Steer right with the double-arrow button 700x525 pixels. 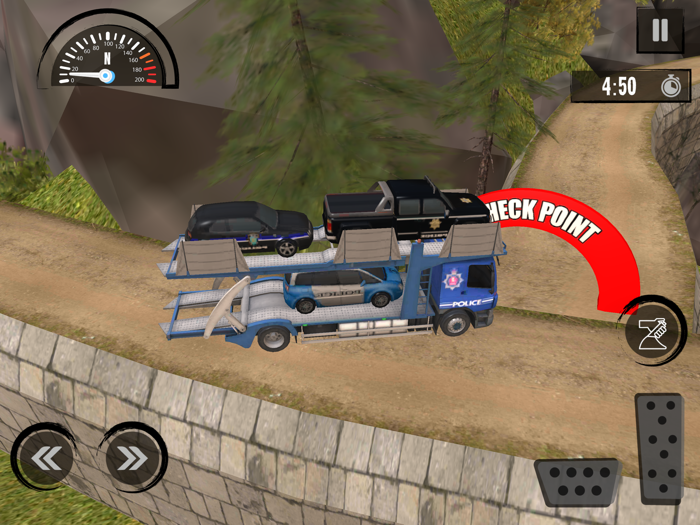coord(132,459)
